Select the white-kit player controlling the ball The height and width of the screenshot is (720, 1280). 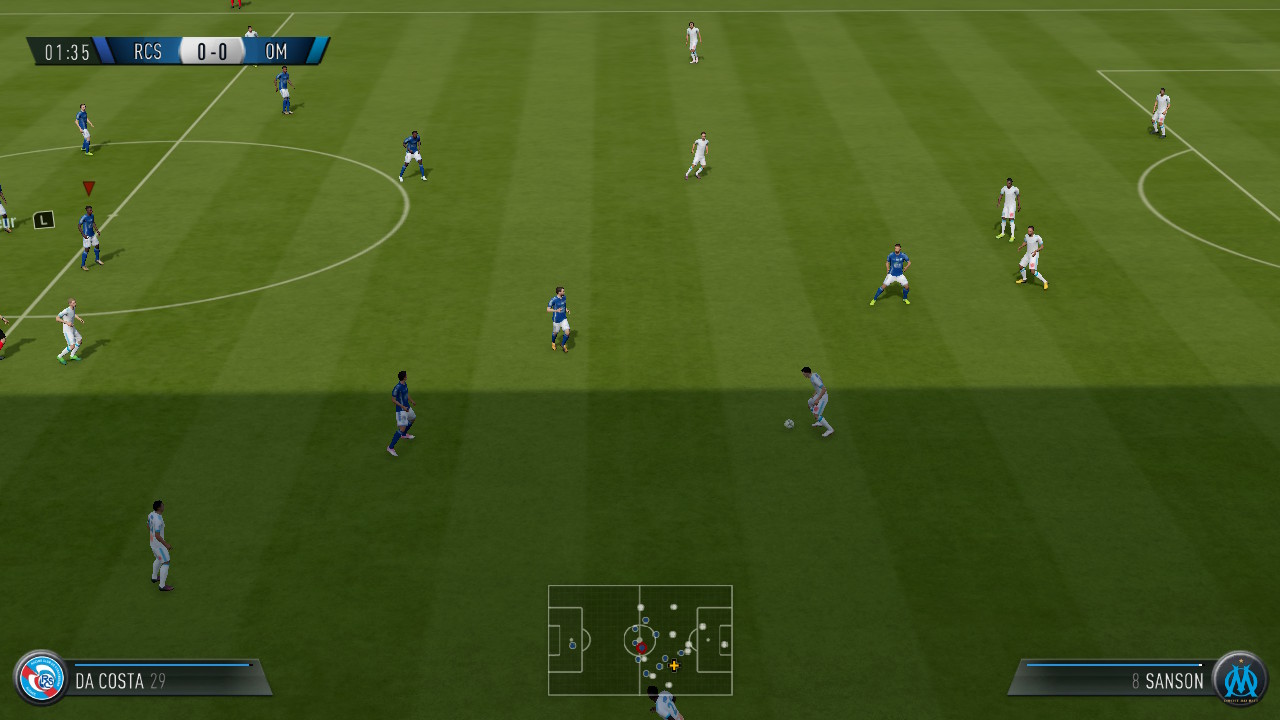tap(815, 400)
